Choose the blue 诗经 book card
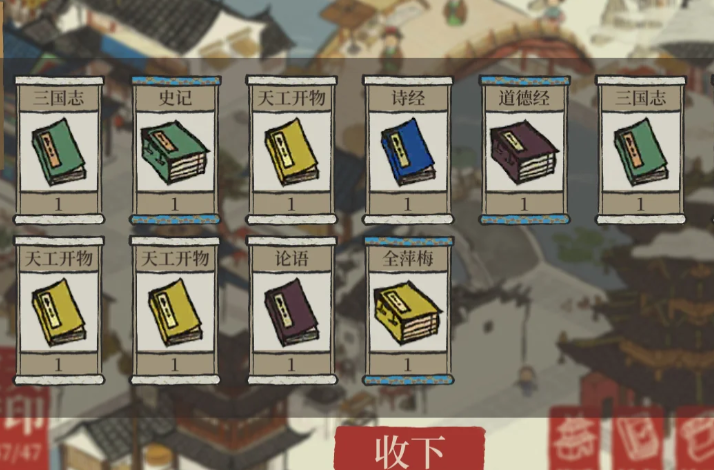 point(407,150)
